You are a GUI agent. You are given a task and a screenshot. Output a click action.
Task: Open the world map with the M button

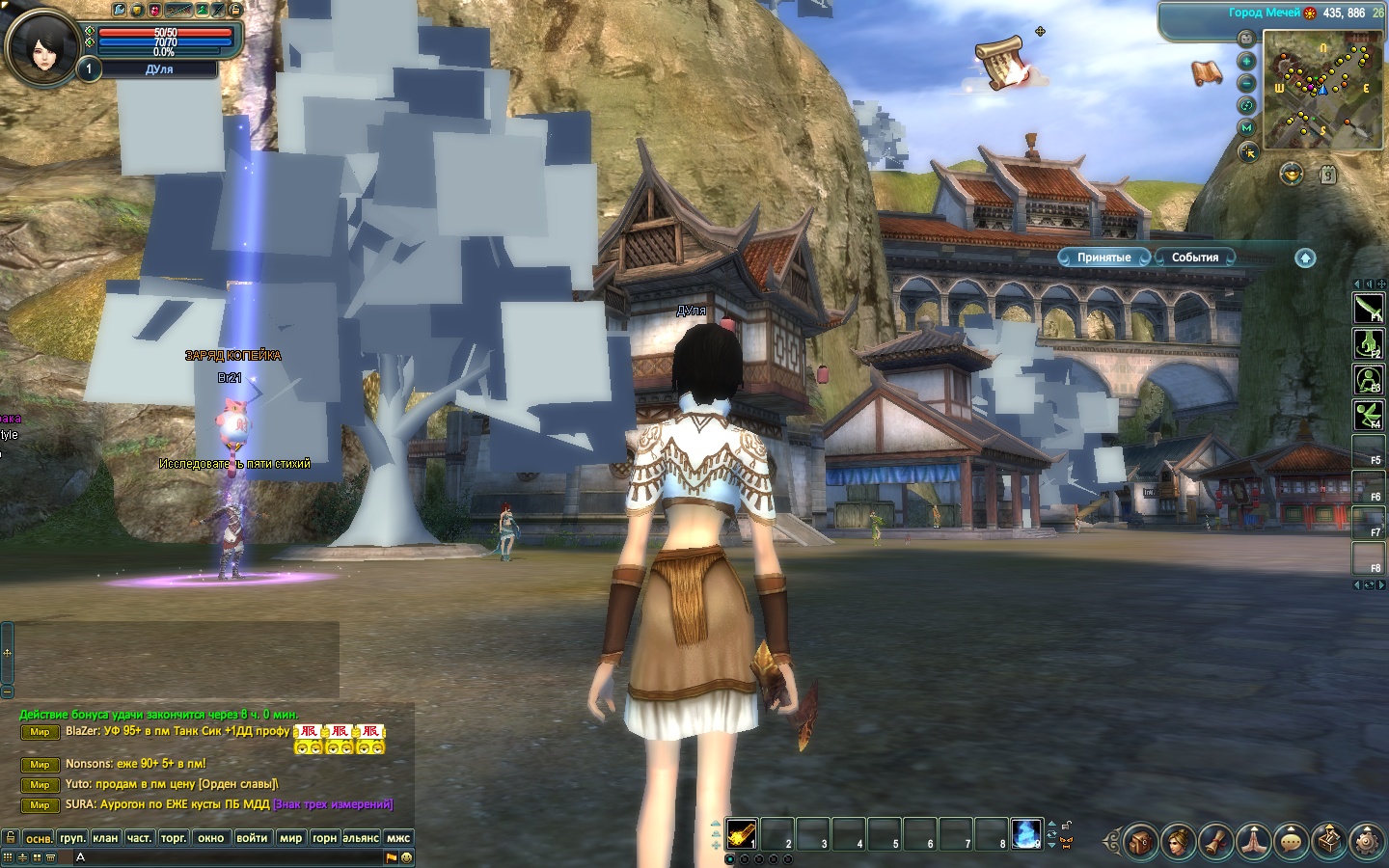click(1246, 127)
